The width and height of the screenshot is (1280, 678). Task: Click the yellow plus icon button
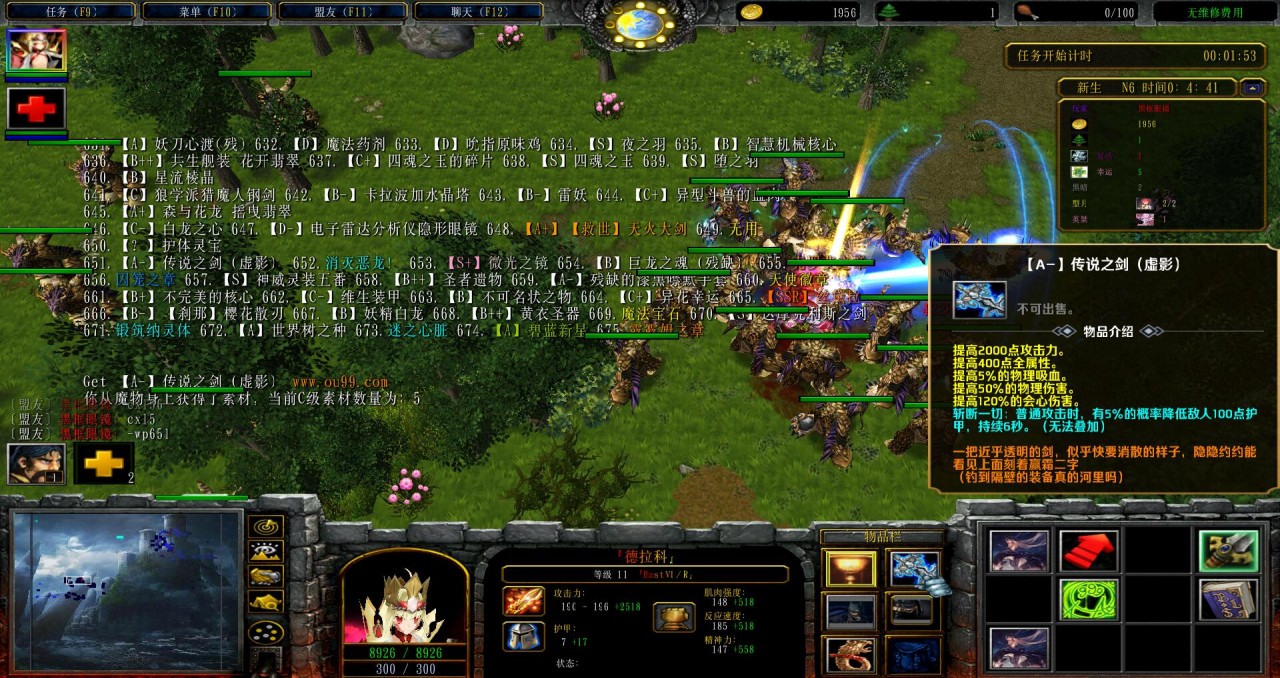click(104, 464)
